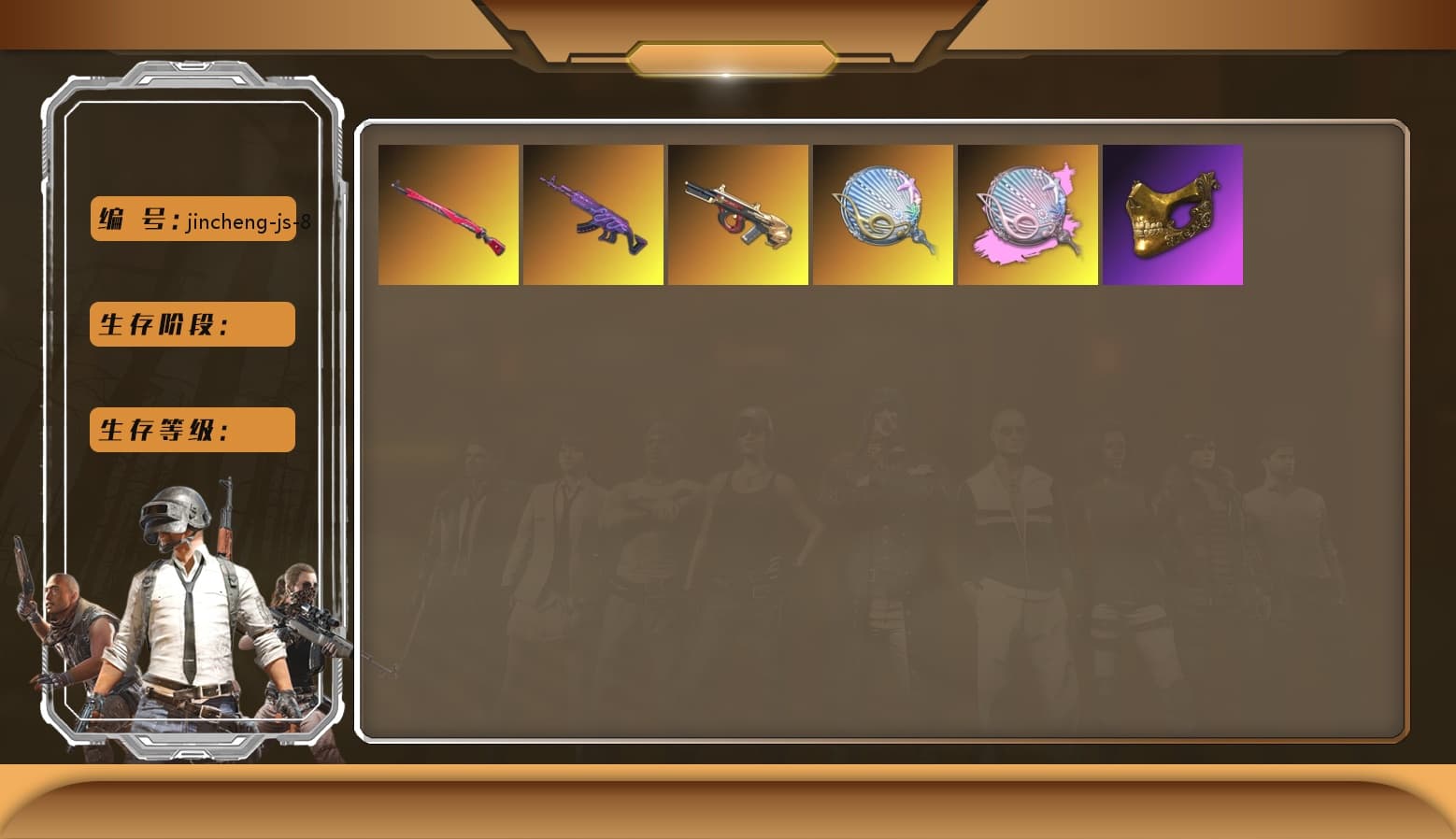Open the seashell pan skin preview
Viewport: 1456px width, 839px height.
pyautogui.click(x=882, y=214)
